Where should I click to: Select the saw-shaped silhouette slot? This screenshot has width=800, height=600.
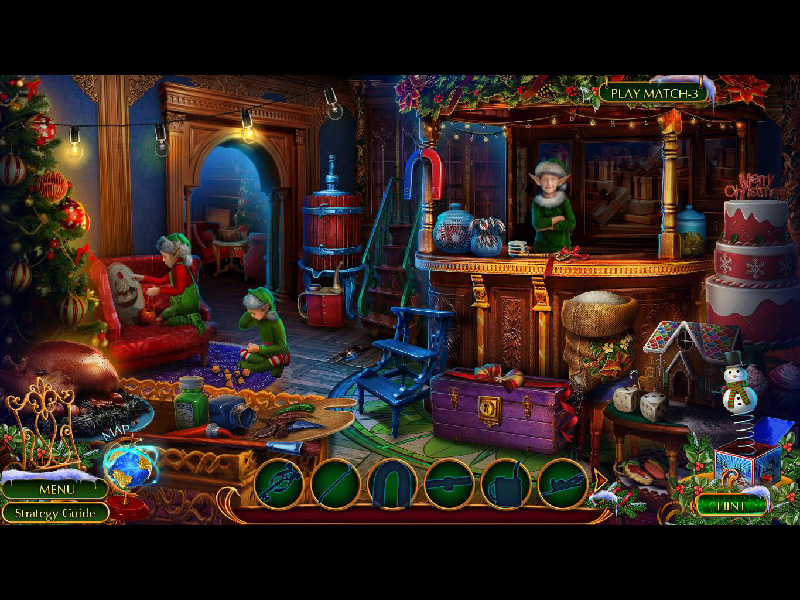pyautogui.click(x=562, y=484)
